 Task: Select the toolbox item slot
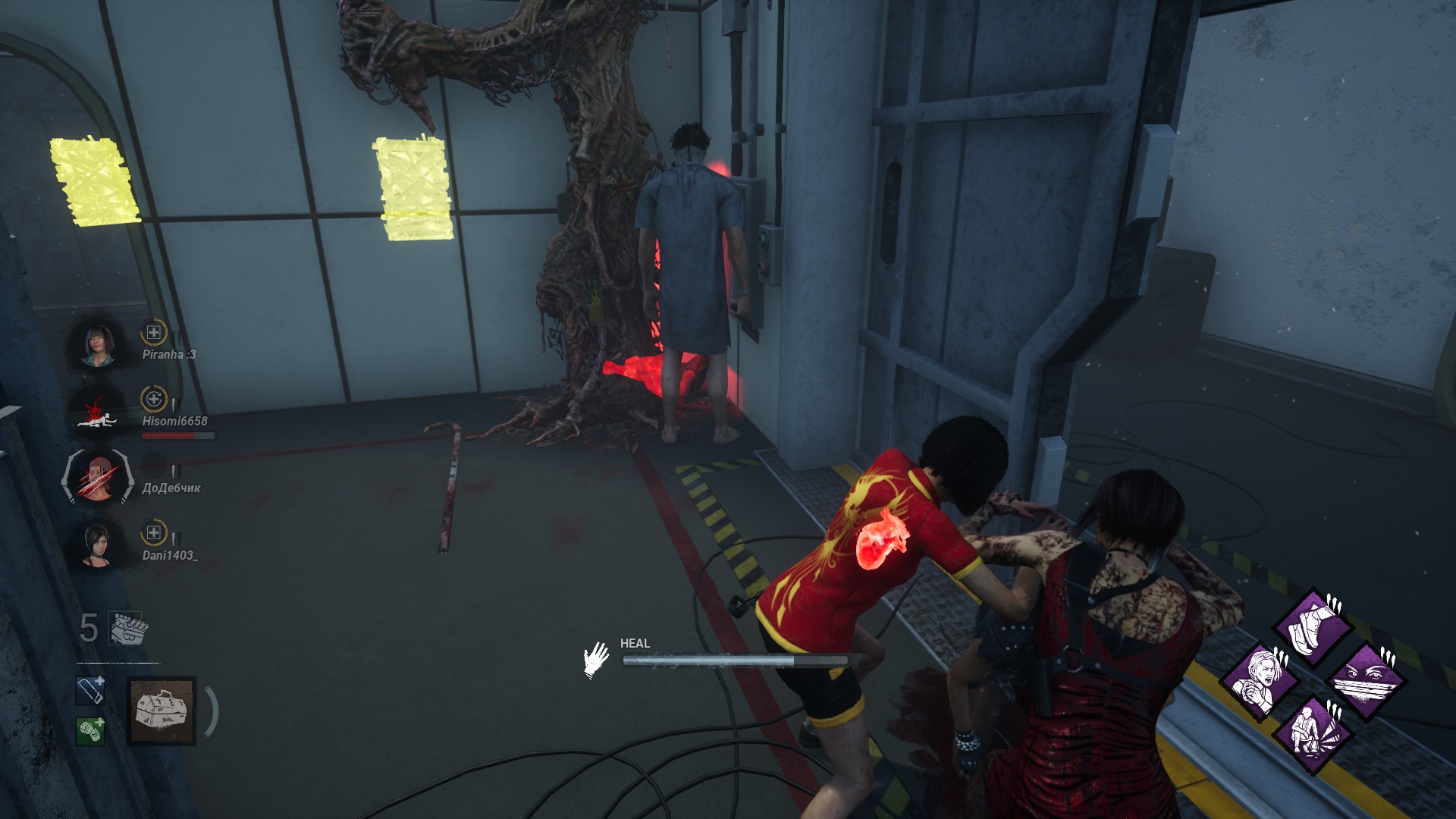(x=162, y=711)
